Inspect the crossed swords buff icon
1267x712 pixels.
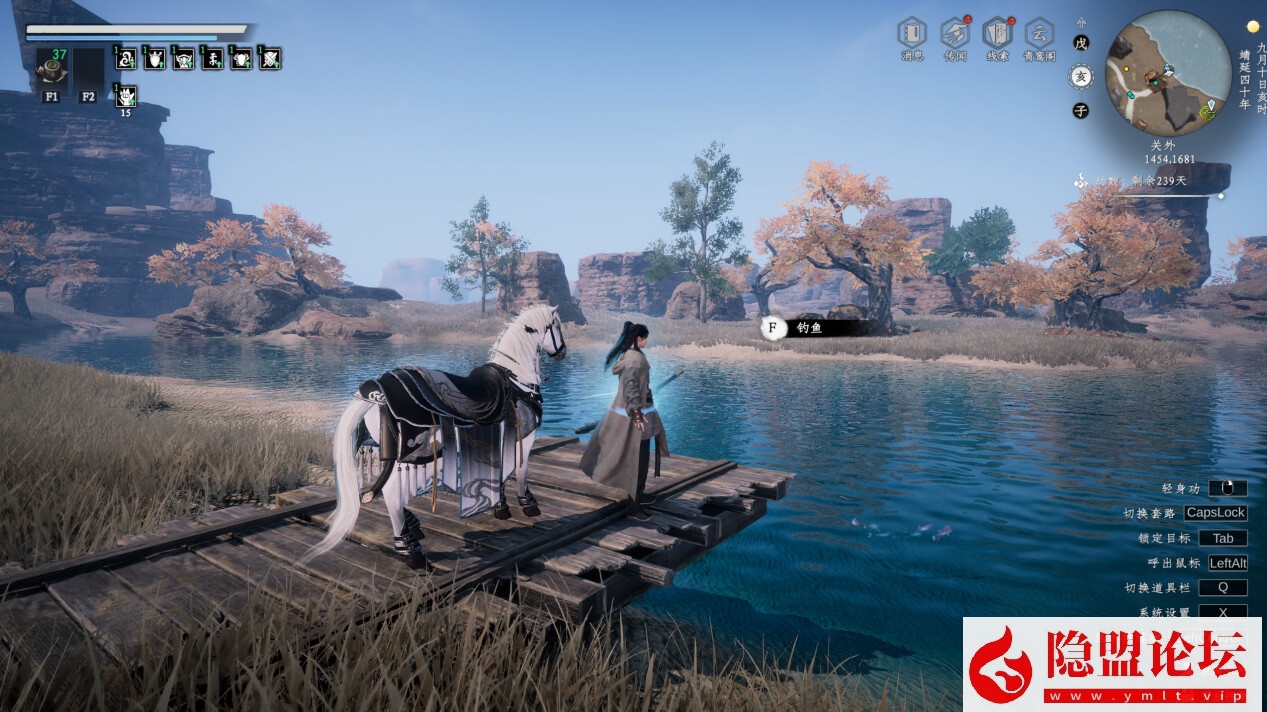click(270, 59)
